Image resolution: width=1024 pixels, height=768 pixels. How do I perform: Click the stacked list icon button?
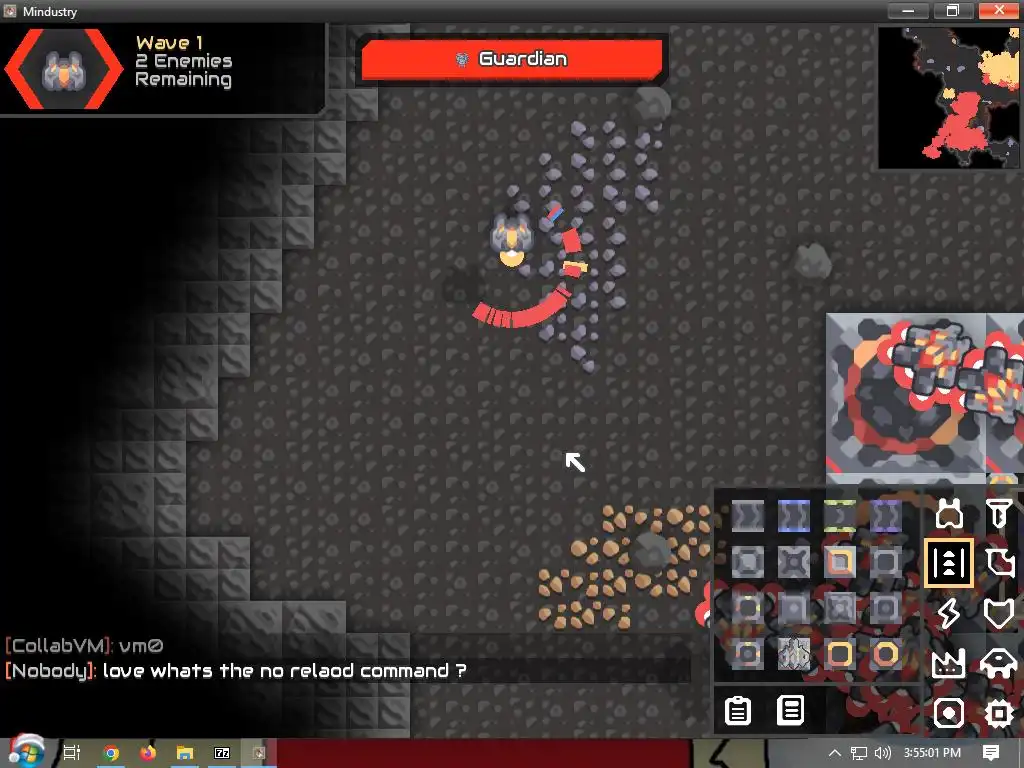791,710
